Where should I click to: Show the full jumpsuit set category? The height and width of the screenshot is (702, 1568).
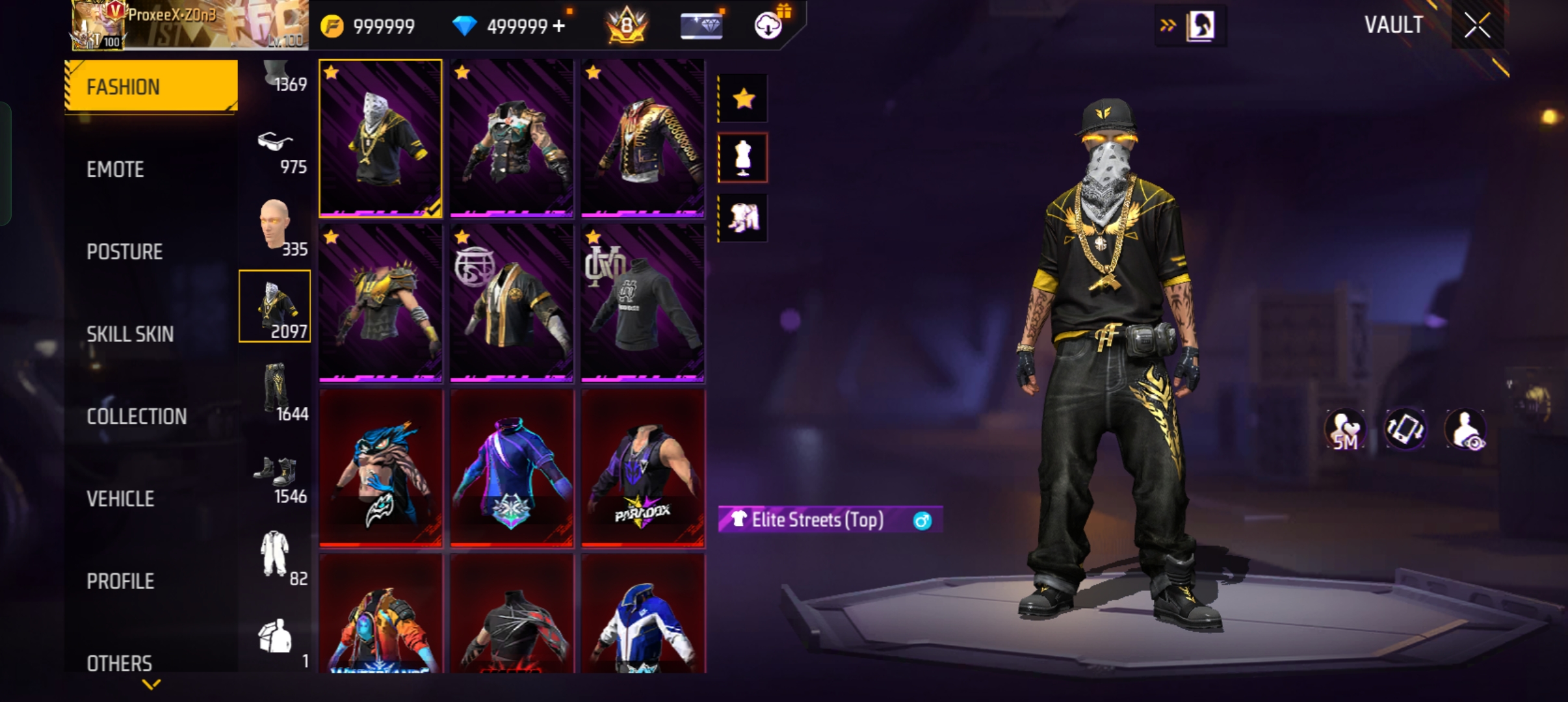[275, 554]
